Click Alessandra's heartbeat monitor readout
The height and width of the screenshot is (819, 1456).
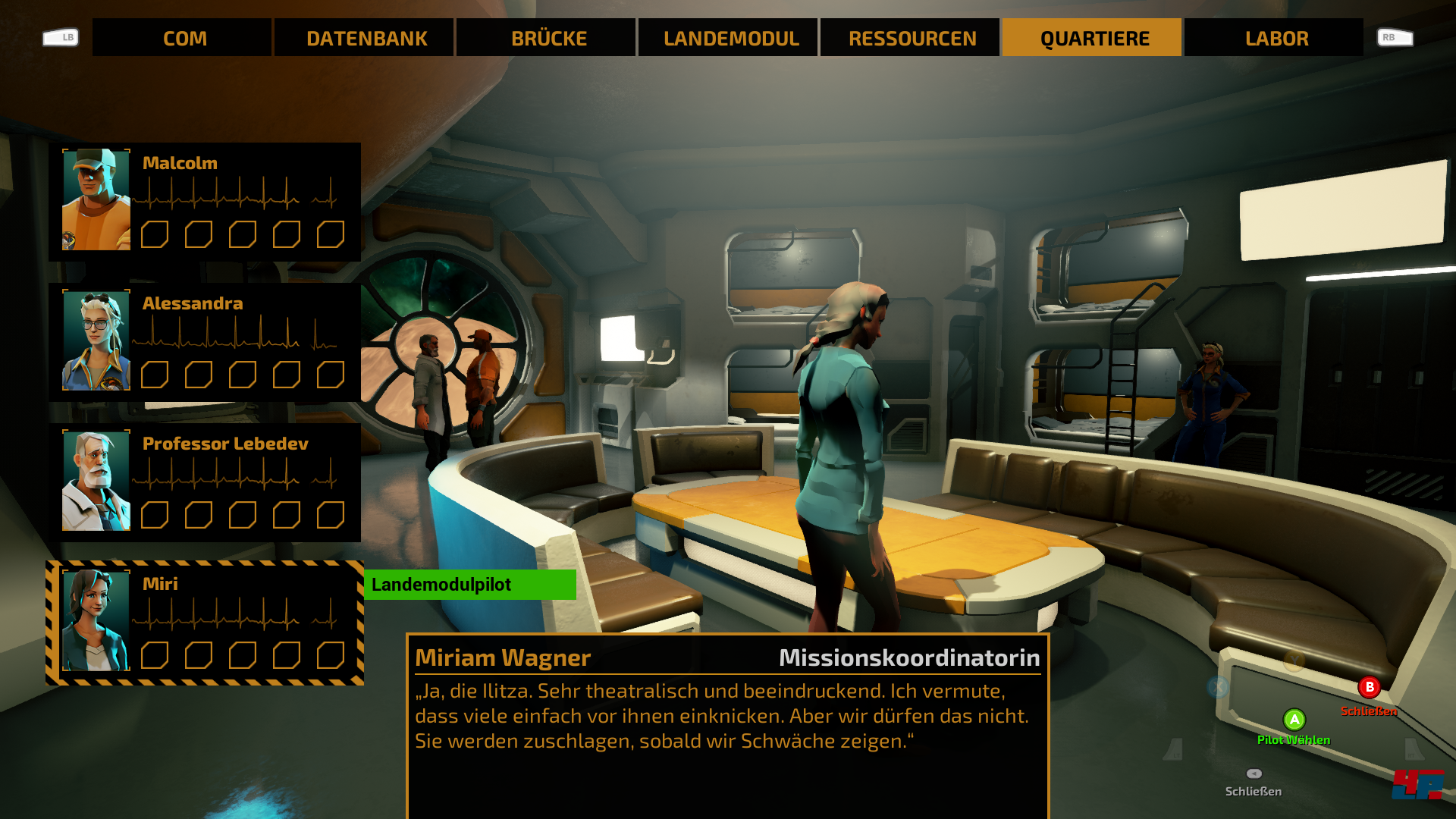coord(237,334)
